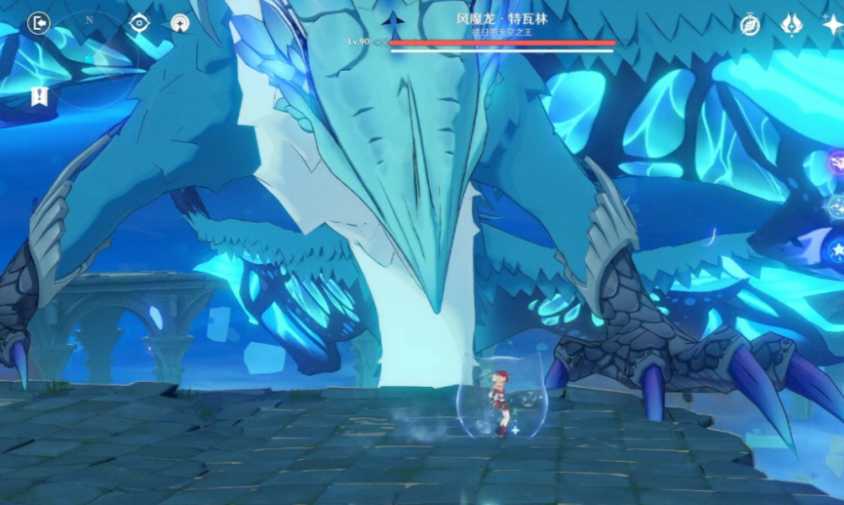The width and height of the screenshot is (844, 505).
Task: Select the purple party member portrait
Action: 836,161
